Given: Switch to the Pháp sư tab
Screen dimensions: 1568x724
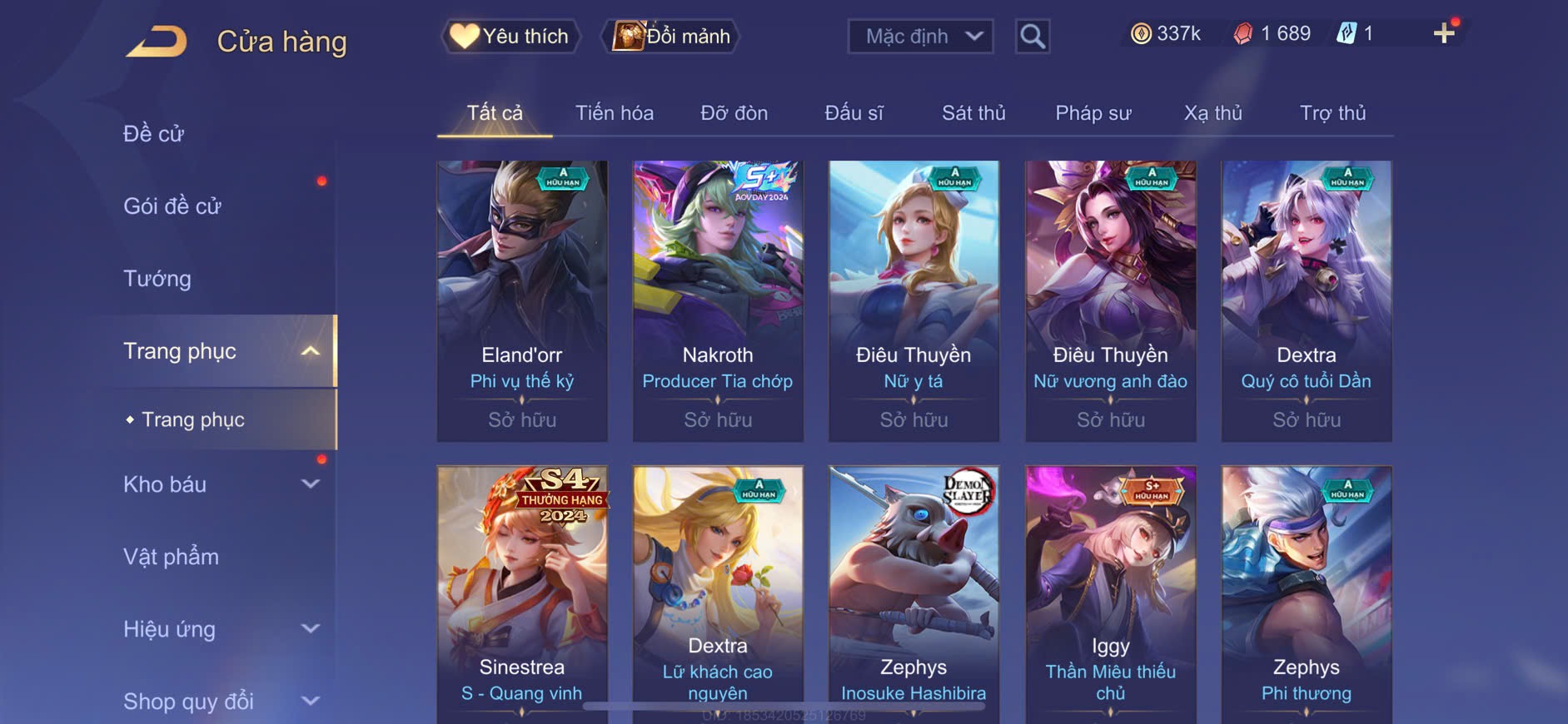Looking at the screenshot, I should (x=1093, y=113).
